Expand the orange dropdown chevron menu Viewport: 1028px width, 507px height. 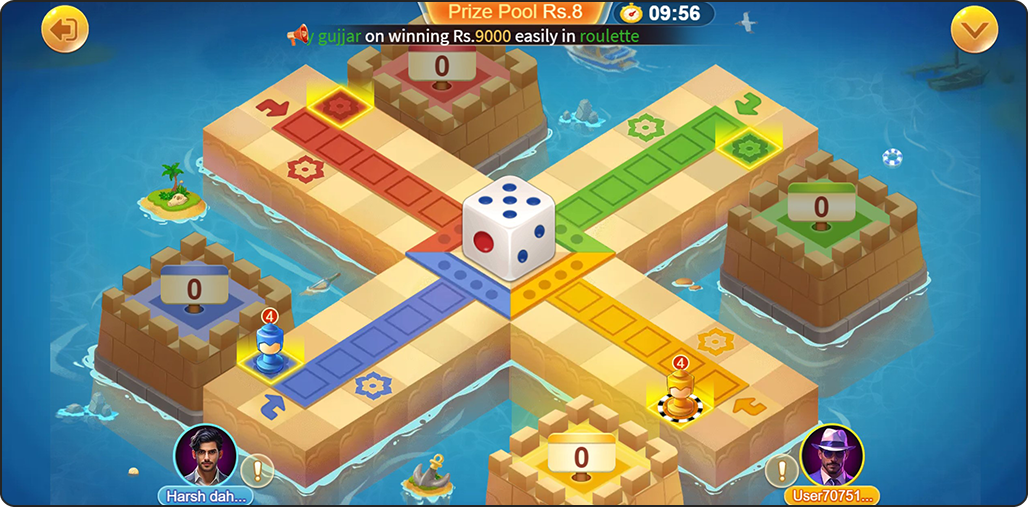click(x=974, y=30)
